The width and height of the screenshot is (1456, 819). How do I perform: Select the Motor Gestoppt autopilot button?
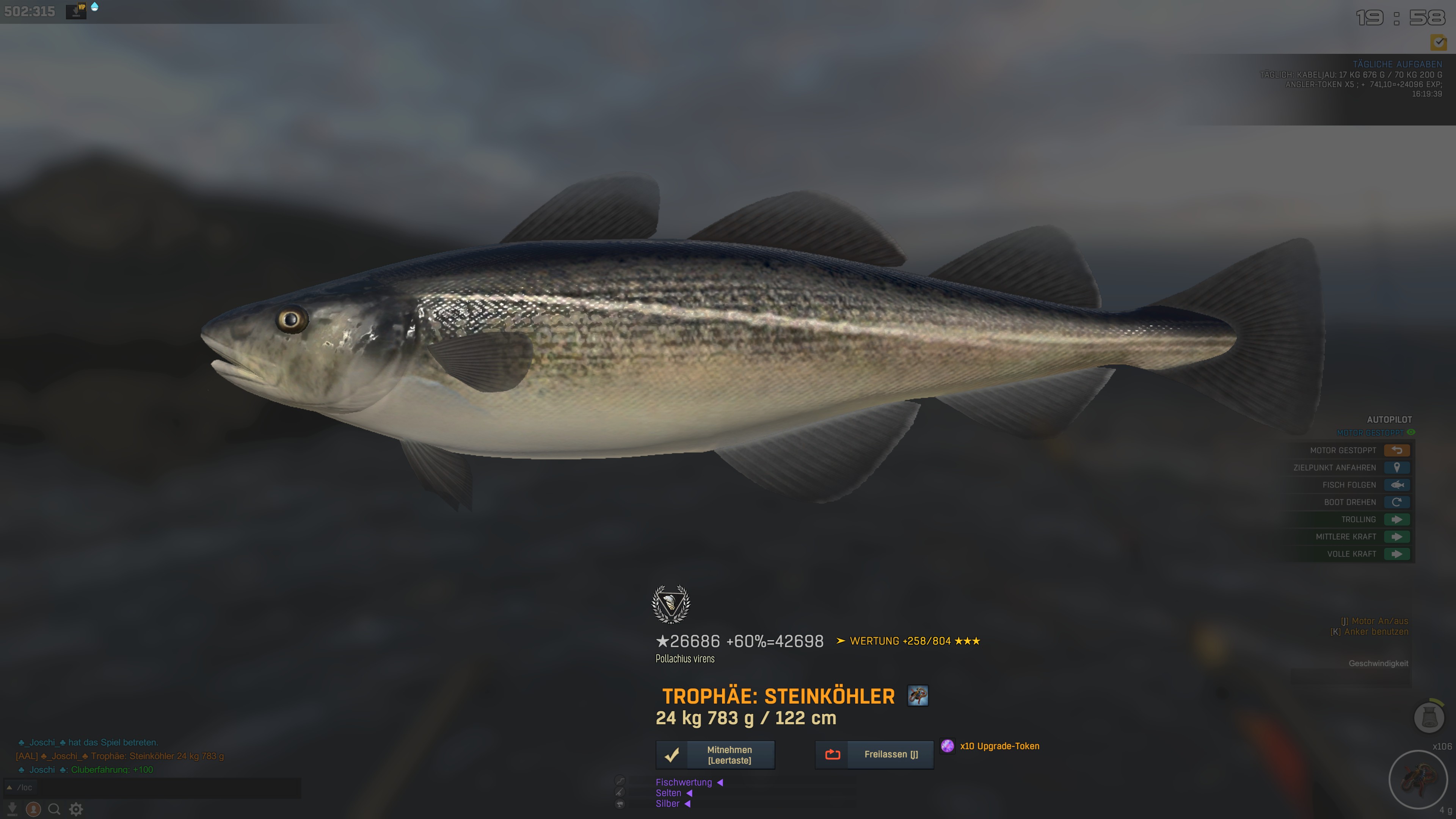click(x=1396, y=450)
